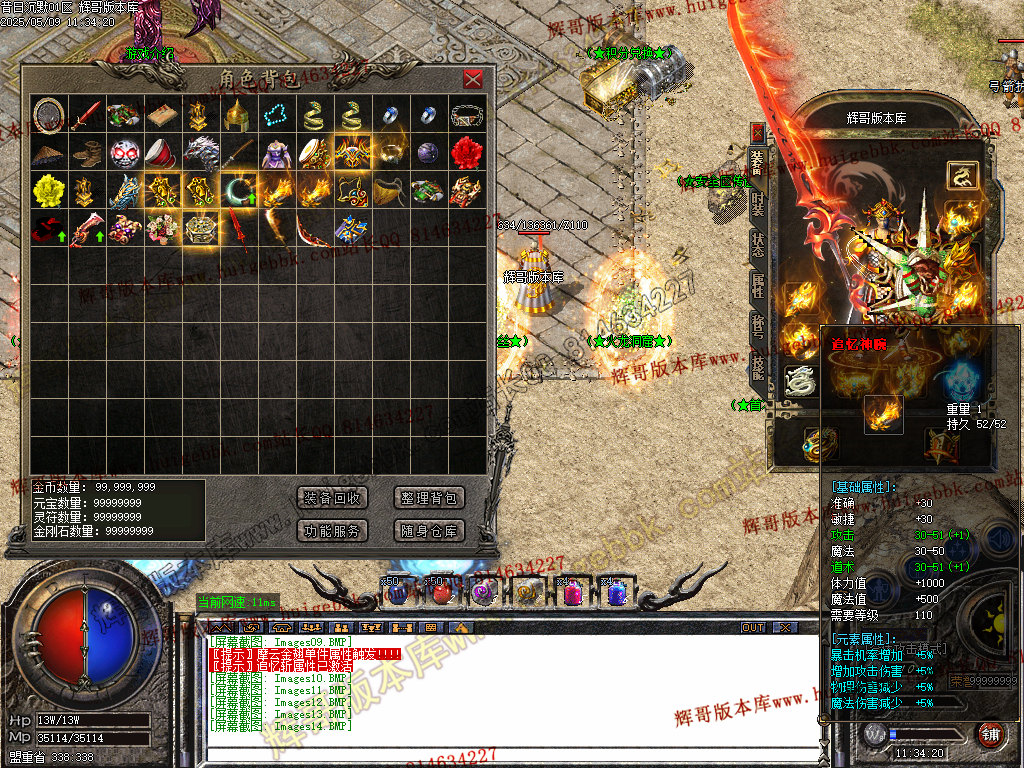Open the 功能服务 function services button
The height and width of the screenshot is (768, 1024).
click(x=333, y=531)
